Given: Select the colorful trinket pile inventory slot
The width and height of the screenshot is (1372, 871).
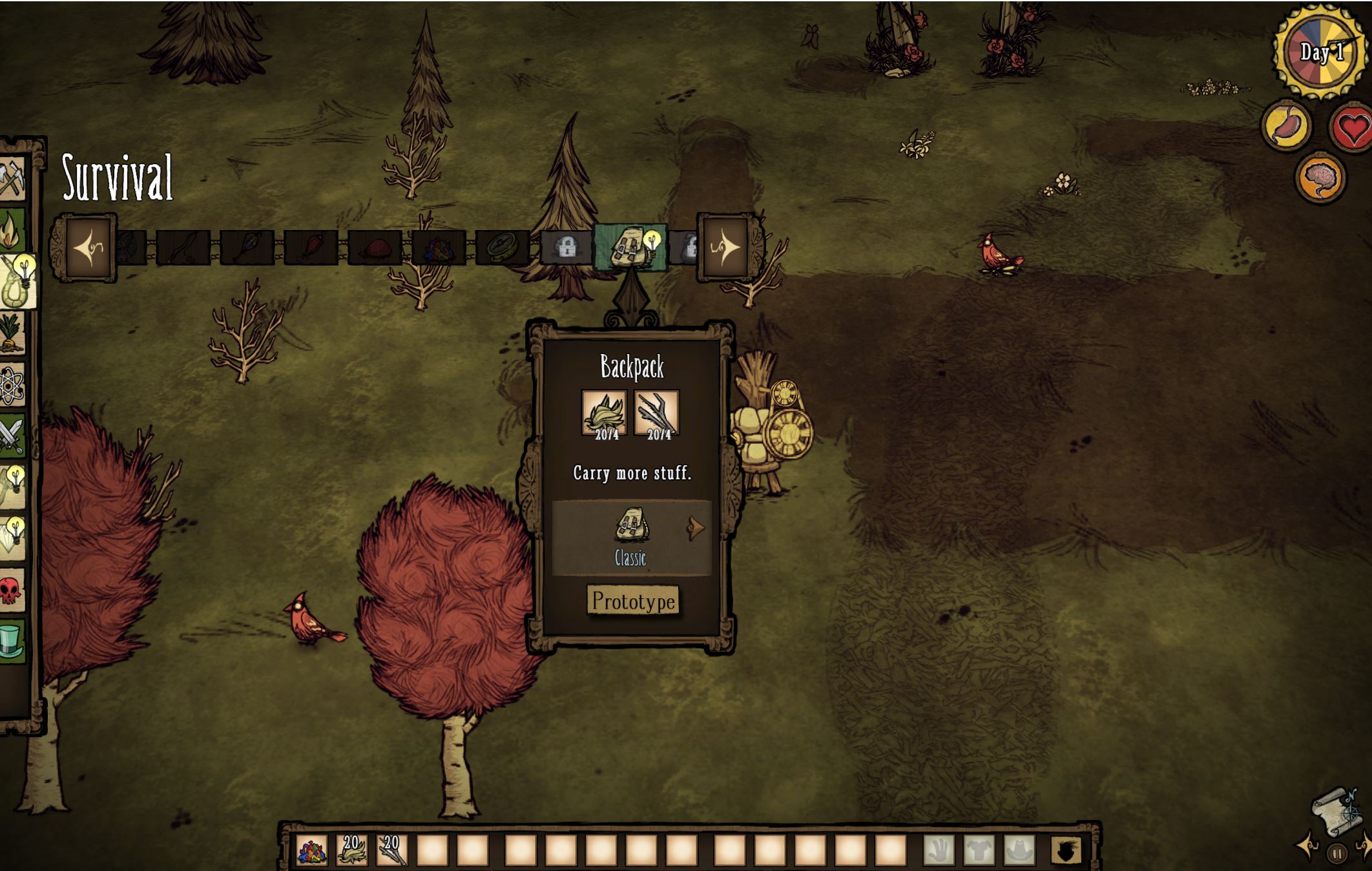Looking at the screenshot, I should coord(312,850).
